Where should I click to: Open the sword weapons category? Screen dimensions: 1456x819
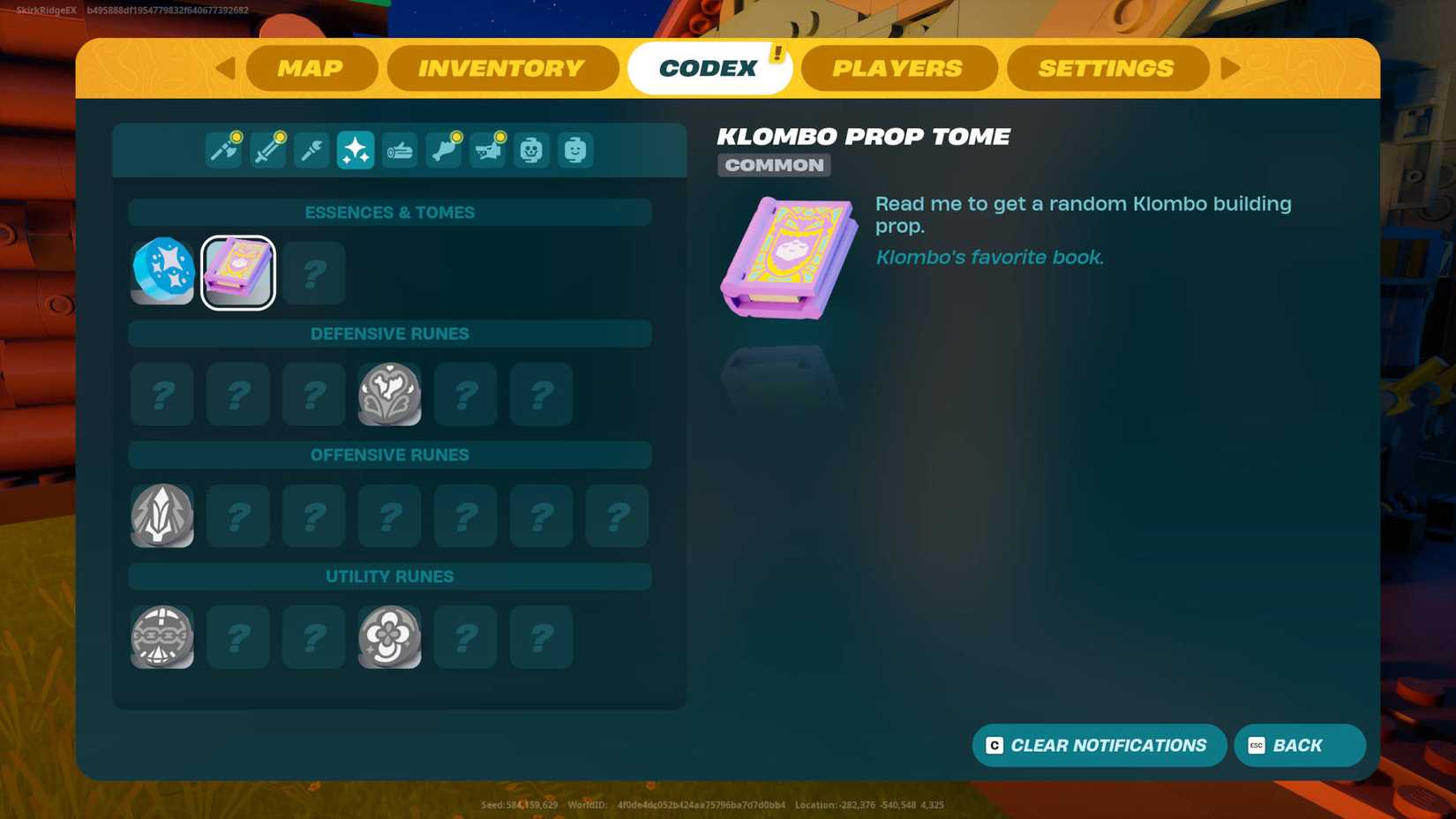[x=267, y=149]
